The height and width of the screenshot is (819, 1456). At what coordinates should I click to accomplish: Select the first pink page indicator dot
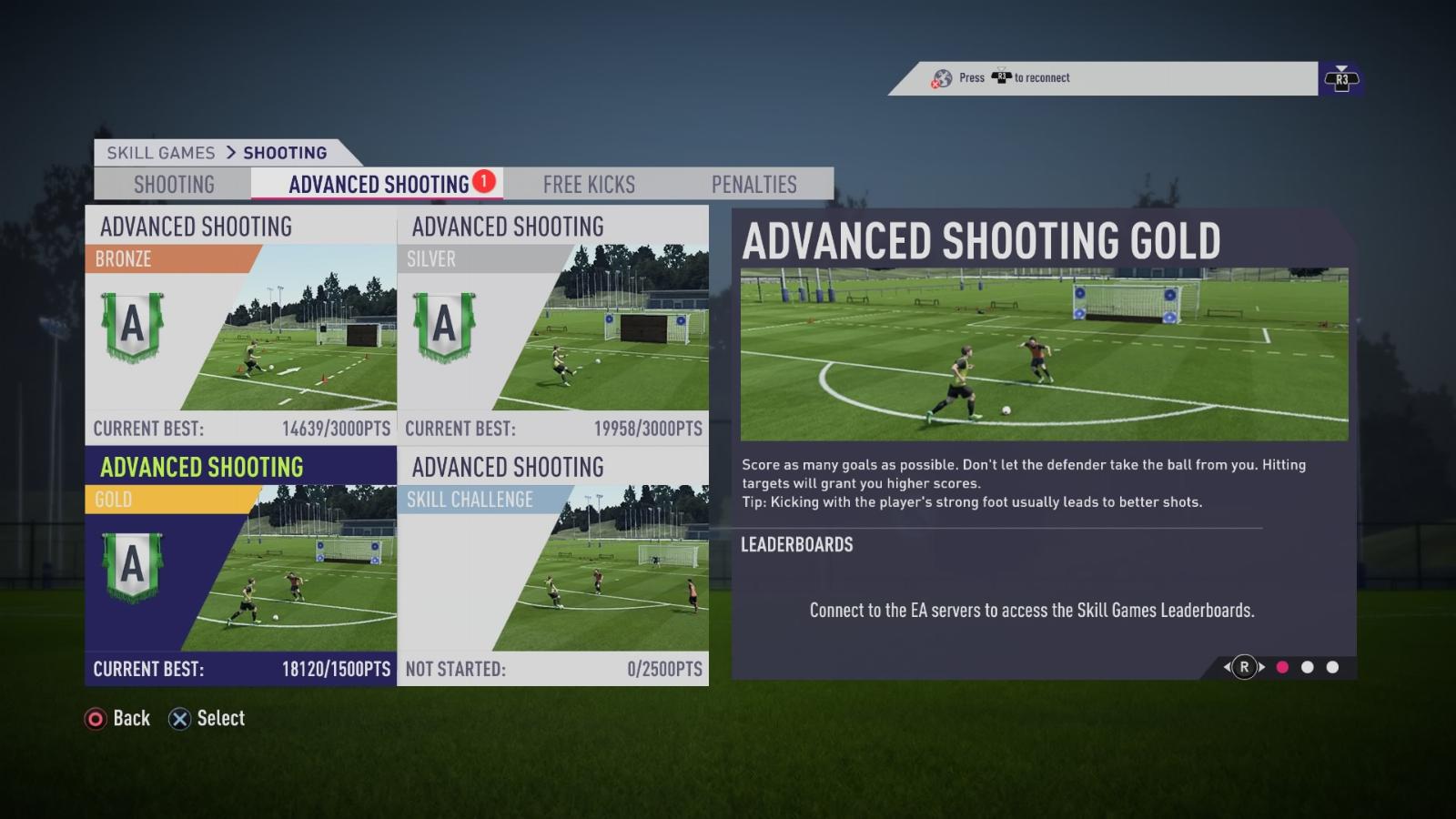[1282, 667]
